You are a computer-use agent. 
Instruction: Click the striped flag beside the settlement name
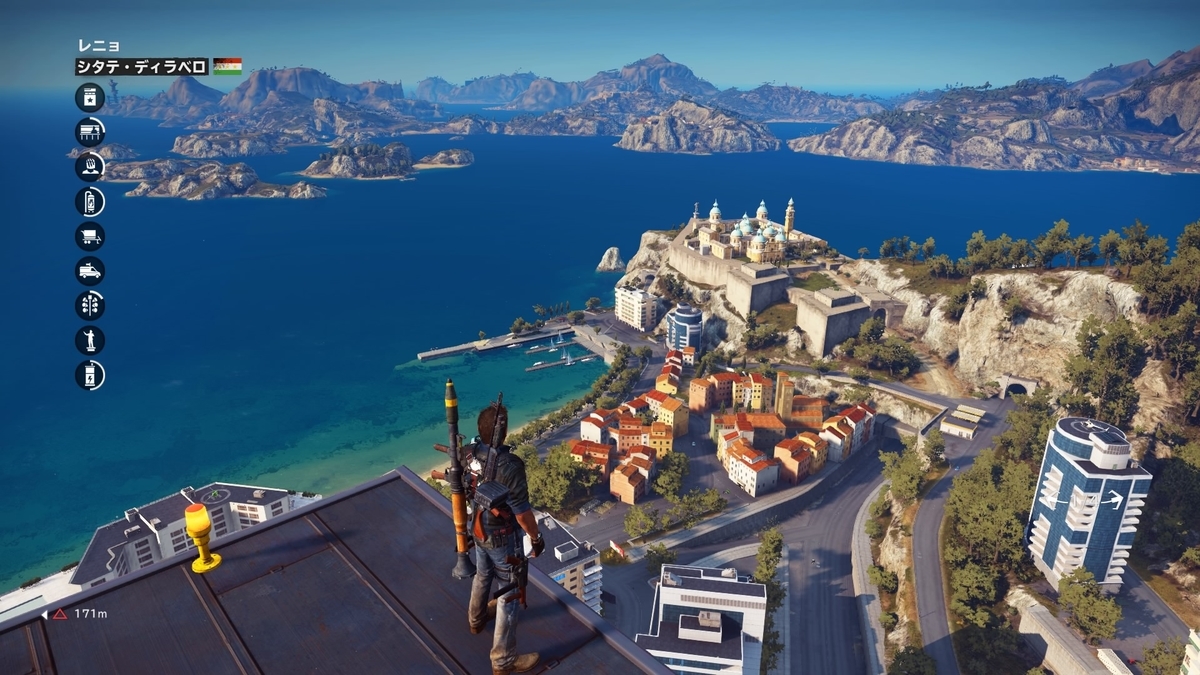[227, 67]
